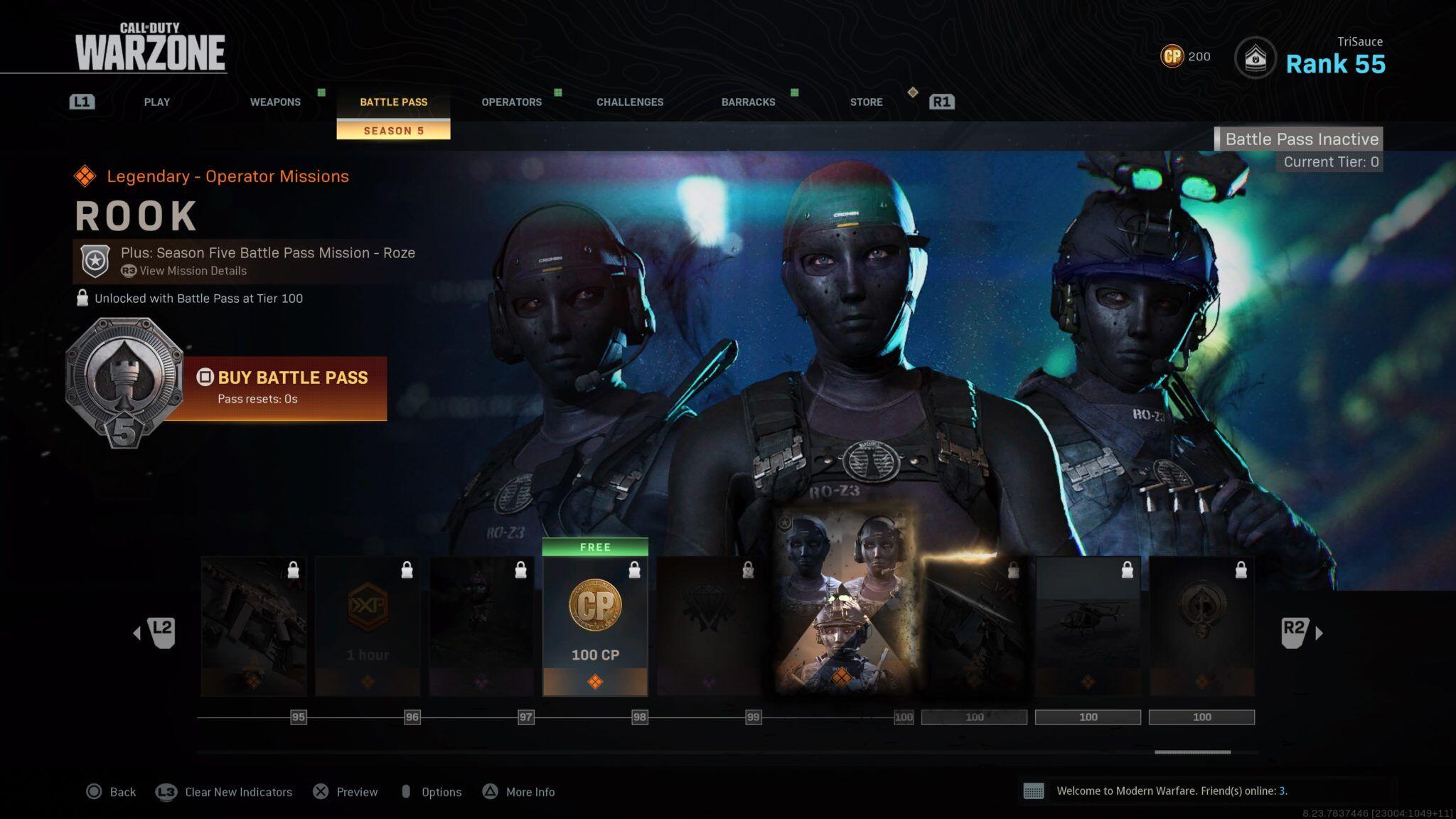Select the Battle Pass tab
Image resolution: width=1456 pixels, height=819 pixels.
tap(393, 102)
